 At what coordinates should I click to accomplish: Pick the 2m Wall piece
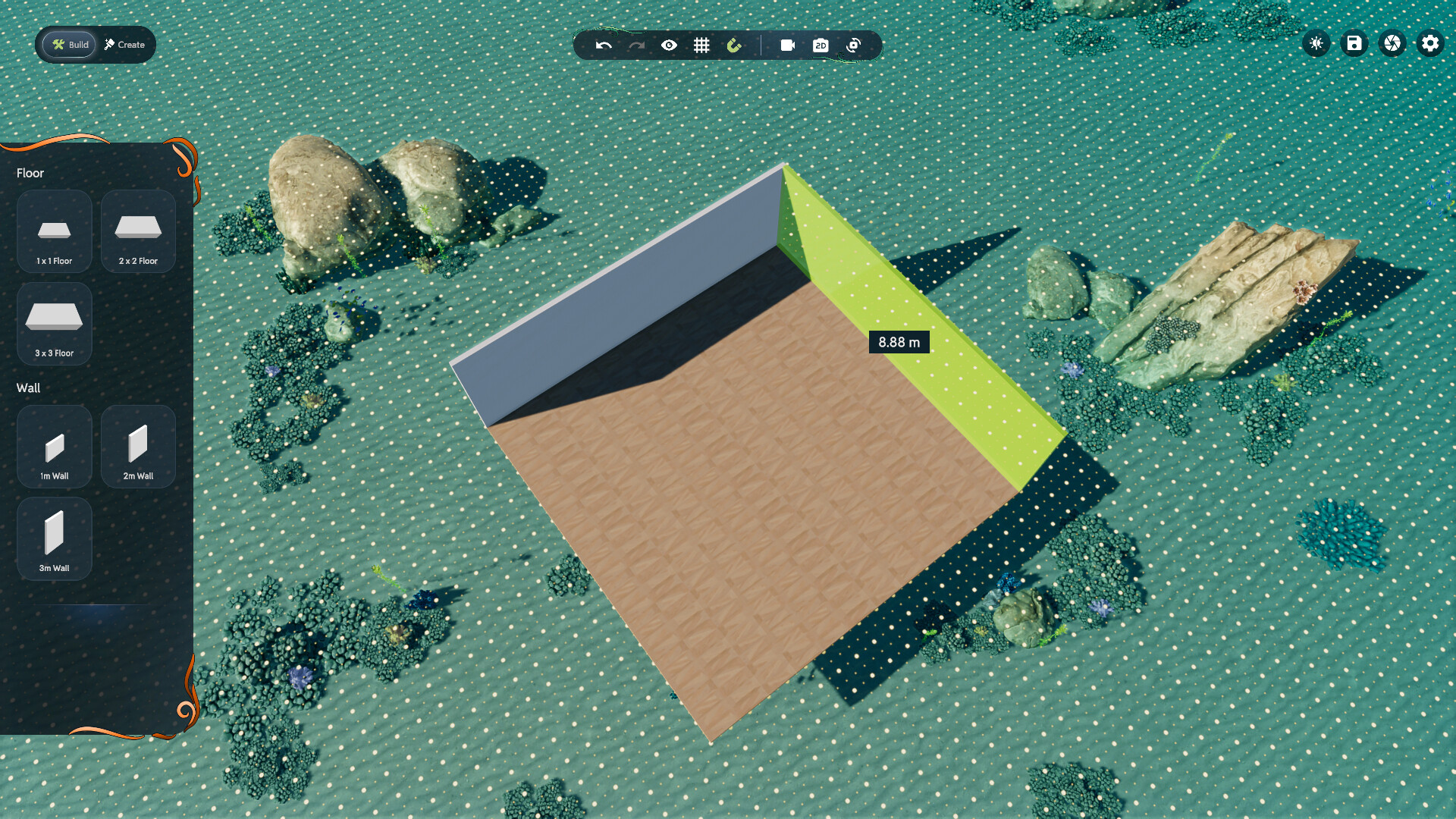tap(138, 447)
